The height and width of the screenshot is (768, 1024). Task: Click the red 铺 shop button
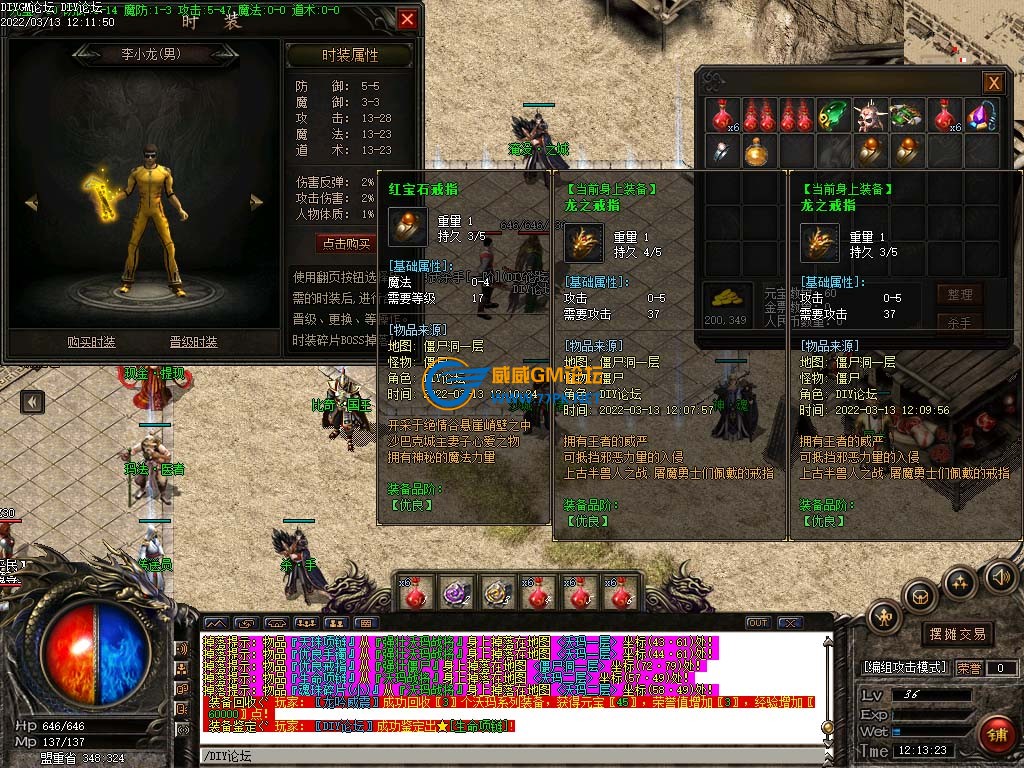pyautogui.click(x=996, y=733)
